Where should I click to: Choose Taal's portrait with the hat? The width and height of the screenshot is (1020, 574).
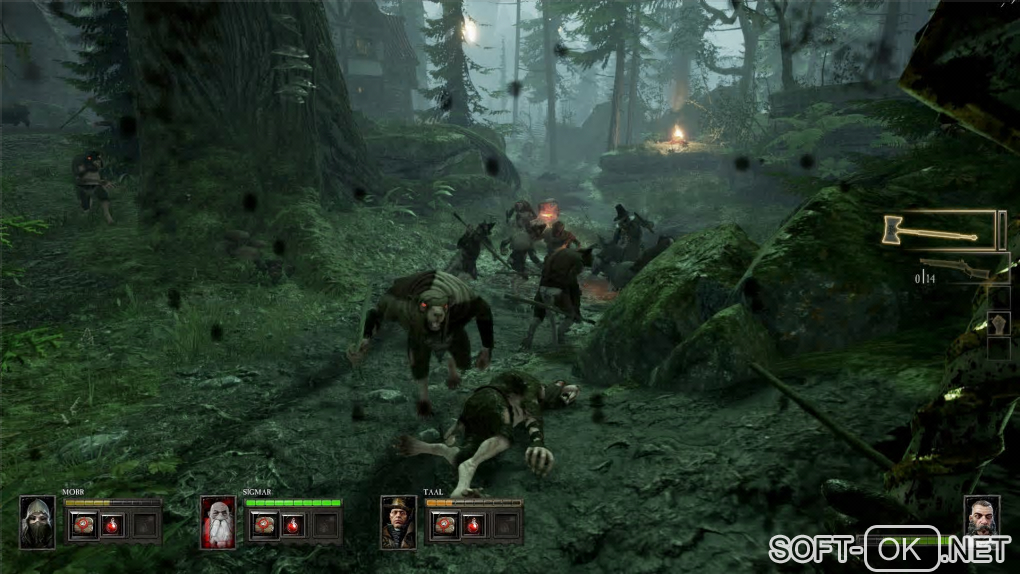(398, 522)
